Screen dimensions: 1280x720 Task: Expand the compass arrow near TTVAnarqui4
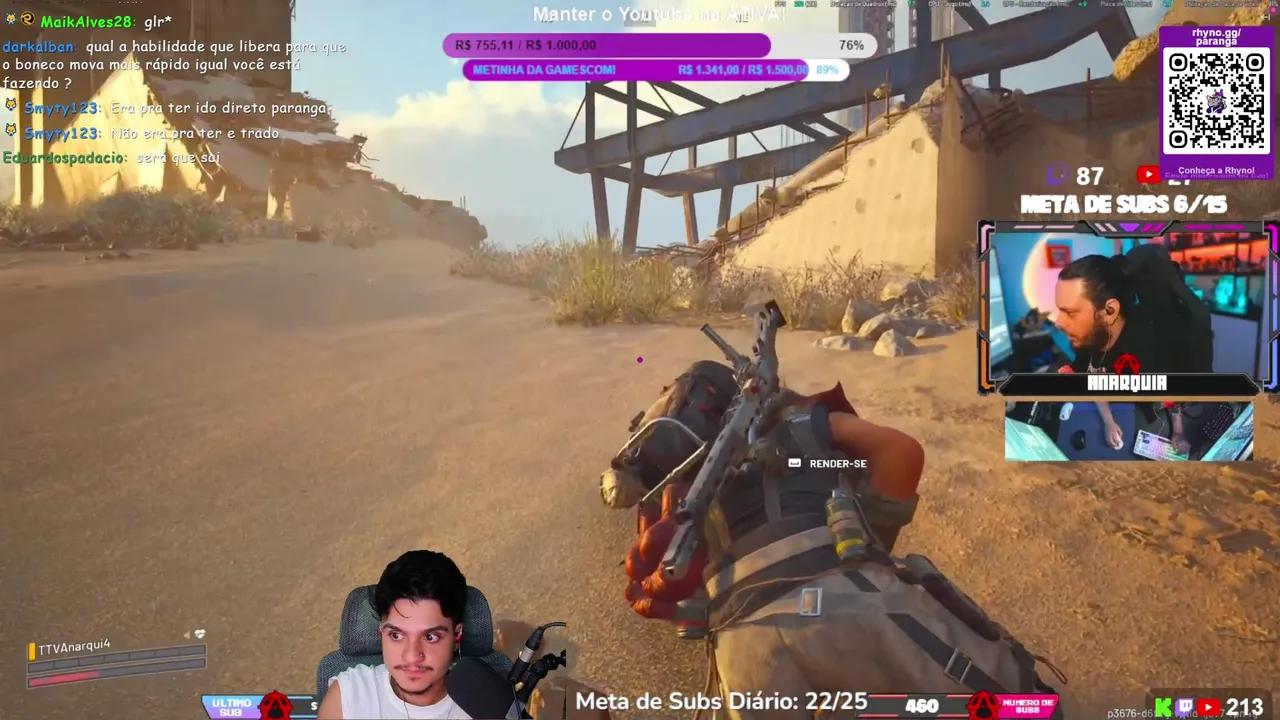tap(187, 633)
